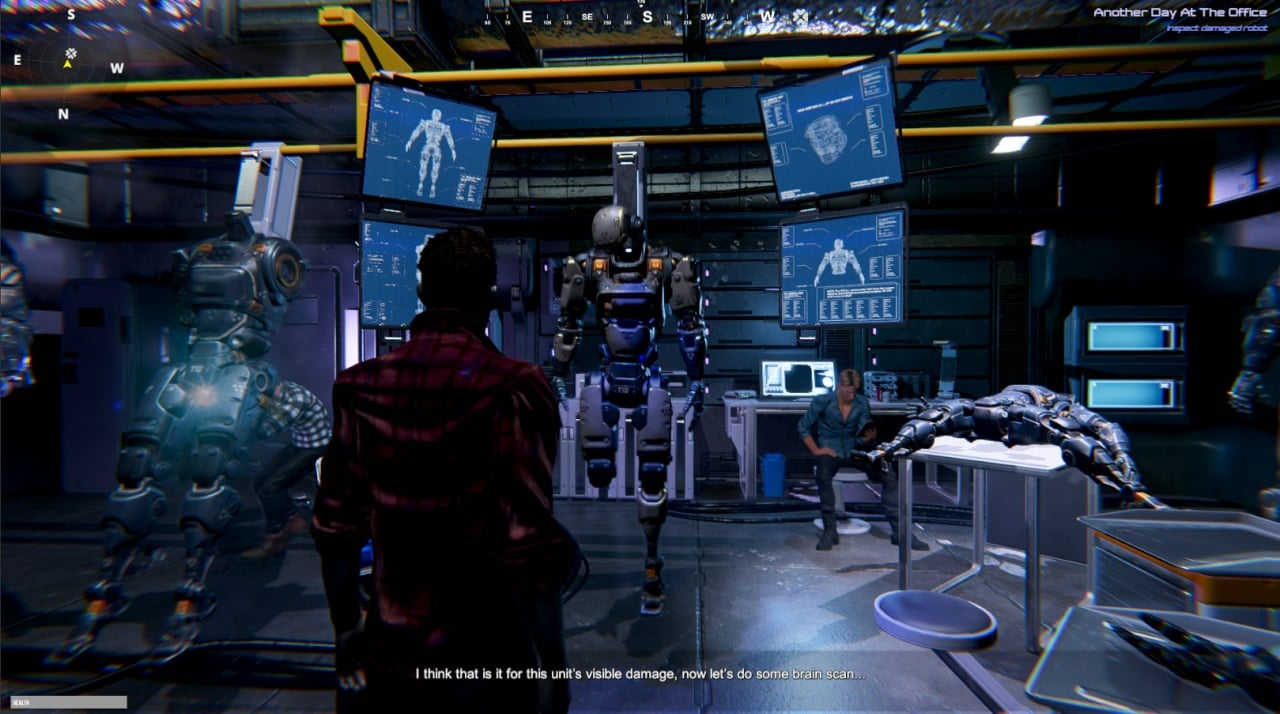Select the objective marker on the minimap
Screen dimensions: 1280x714
click(71, 52)
